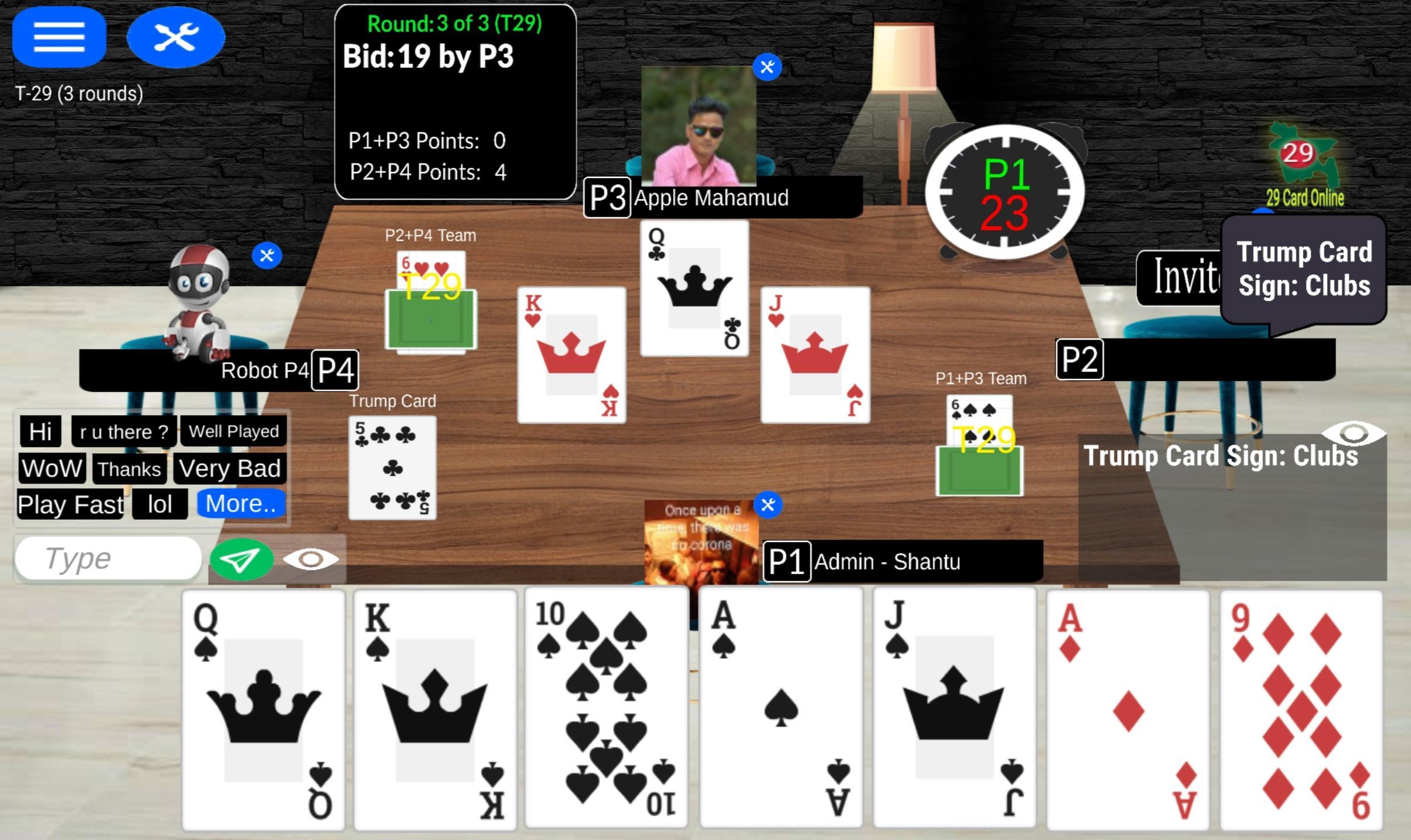Remove Robot P4 using the blue X
Screen dimensions: 1411x840
[x=267, y=254]
